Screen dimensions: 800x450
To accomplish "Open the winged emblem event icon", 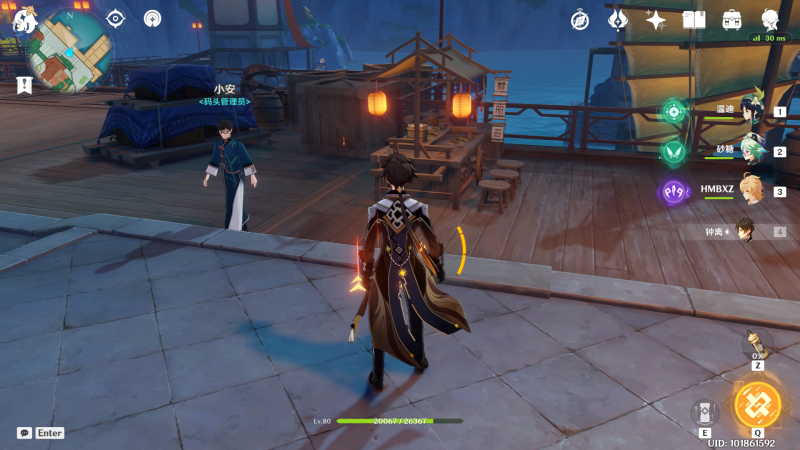I will point(618,19).
